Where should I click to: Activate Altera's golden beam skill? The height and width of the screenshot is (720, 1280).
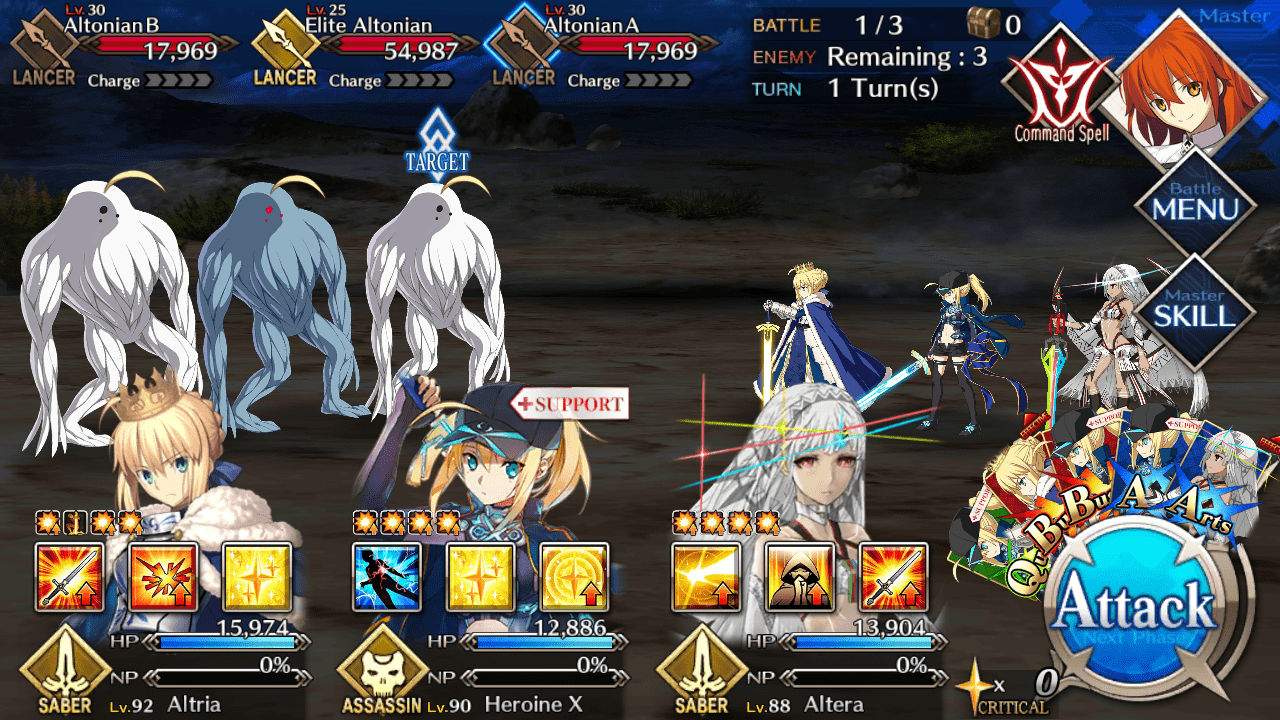(706, 577)
